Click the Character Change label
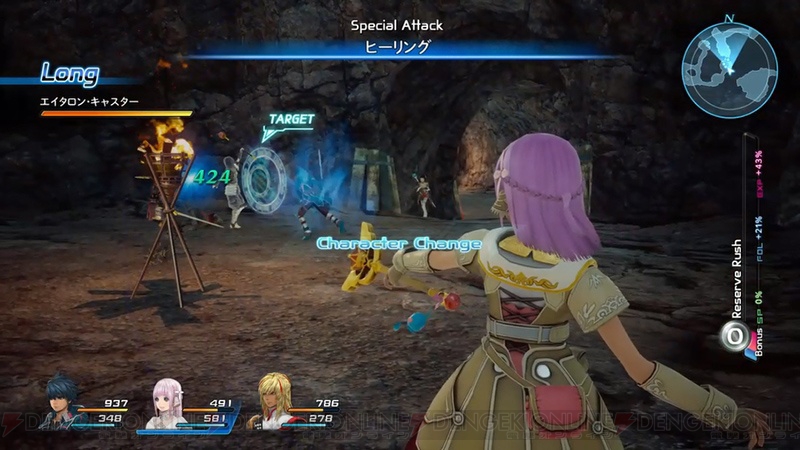The width and height of the screenshot is (800, 450). (x=399, y=243)
